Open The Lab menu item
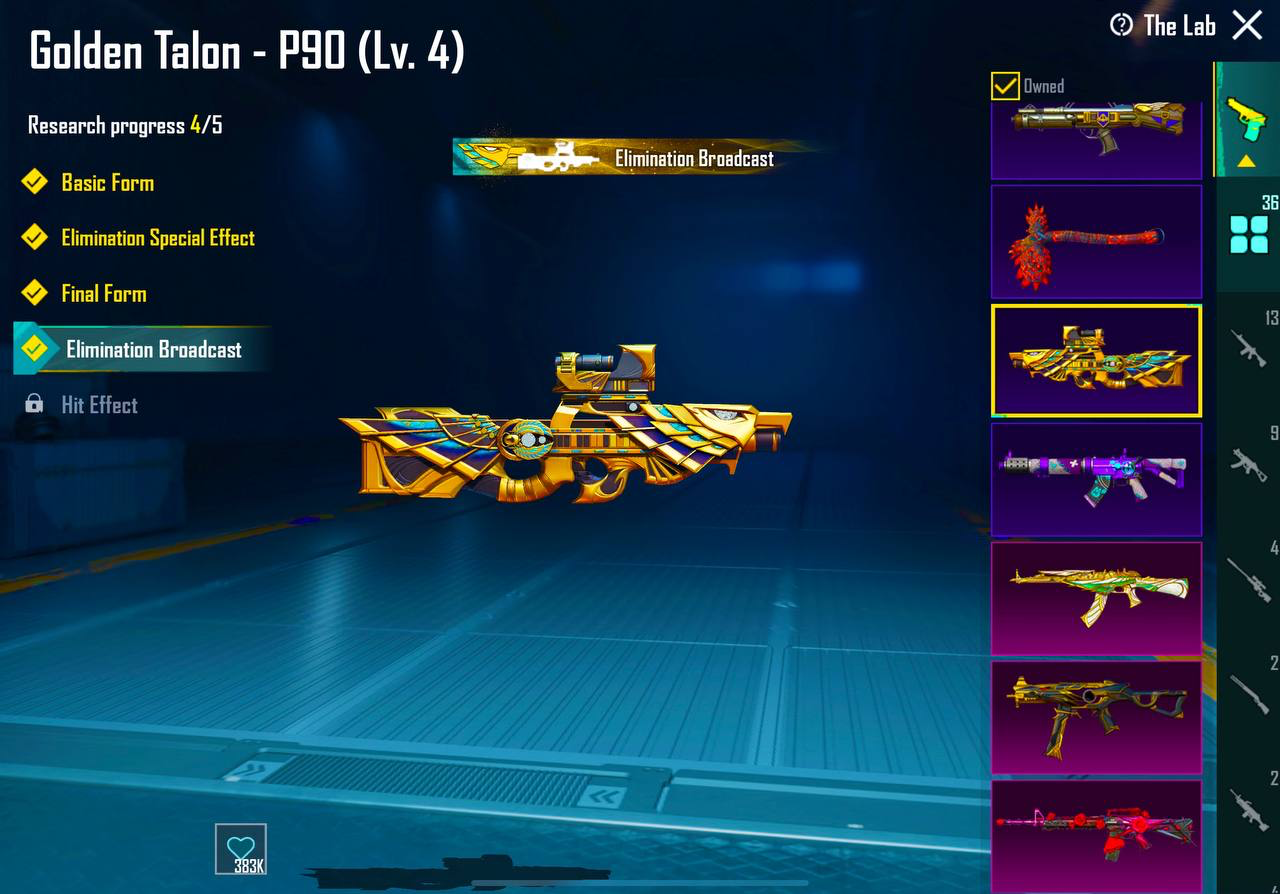 1180,26
